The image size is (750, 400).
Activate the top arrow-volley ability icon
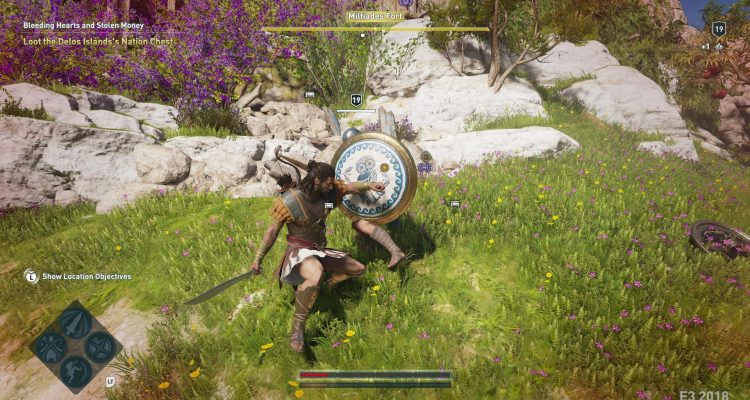point(75,322)
